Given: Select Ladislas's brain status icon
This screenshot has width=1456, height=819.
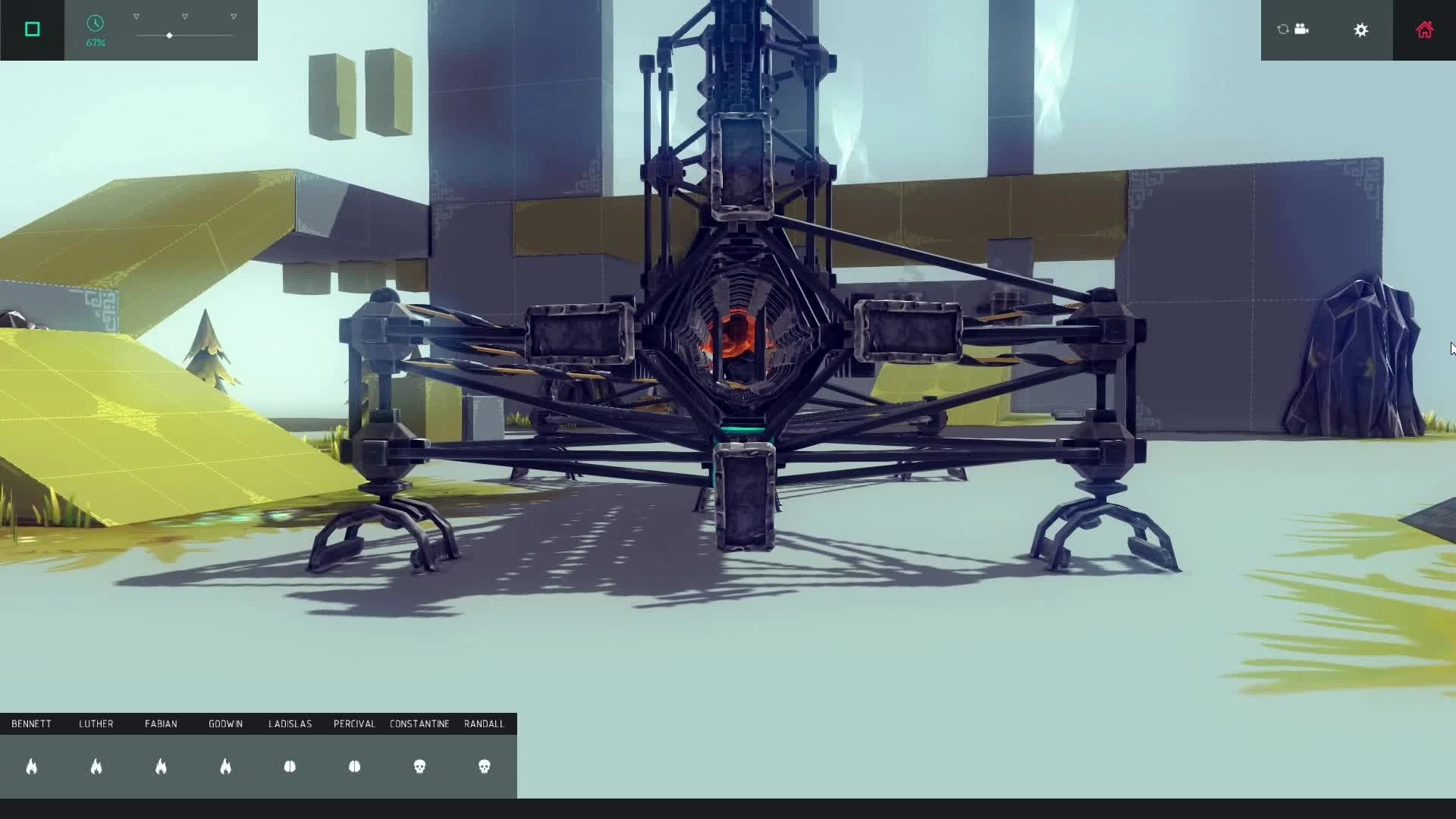Looking at the screenshot, I should [290, 767].
